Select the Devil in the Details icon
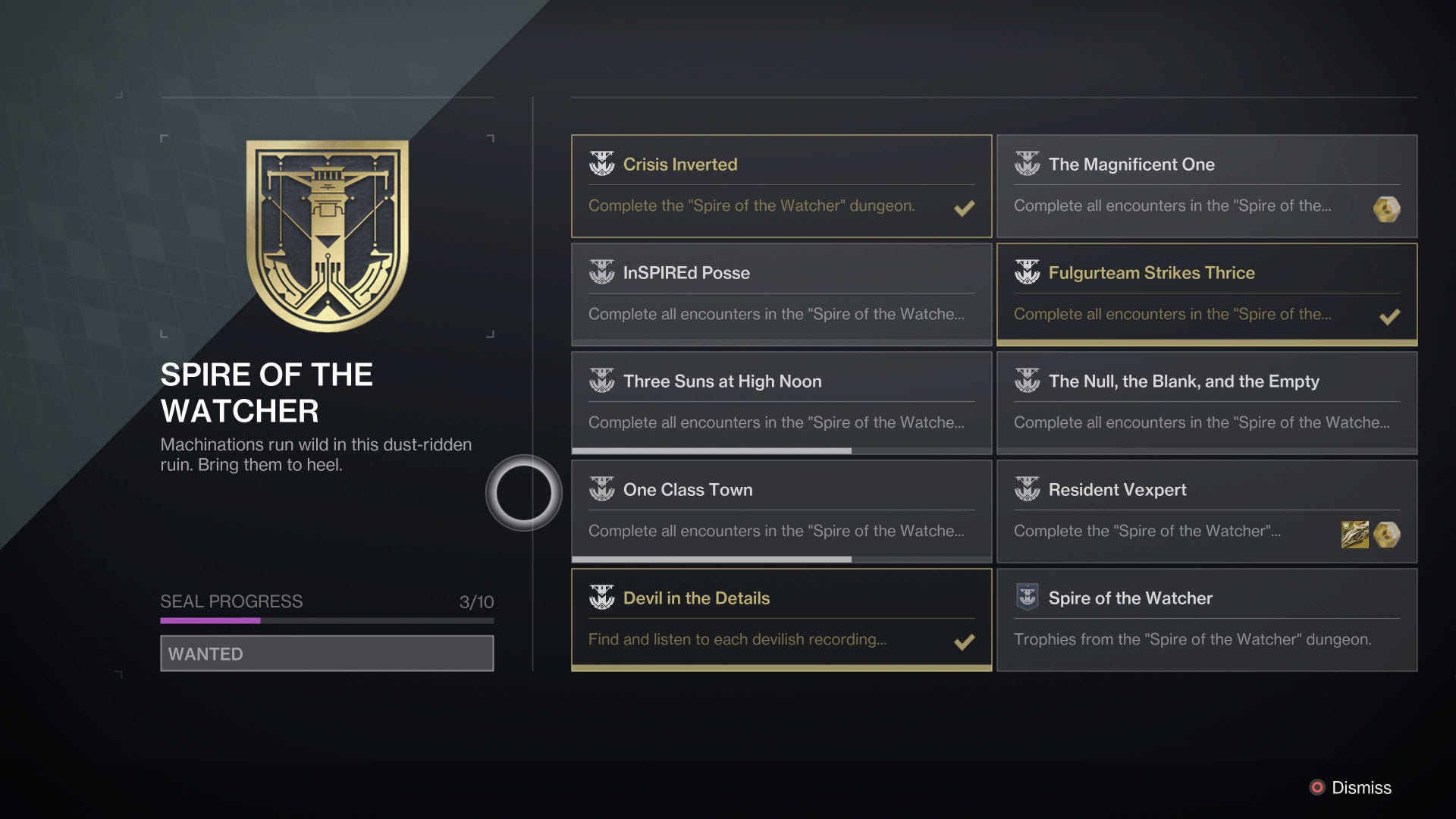 pos(600,598)
